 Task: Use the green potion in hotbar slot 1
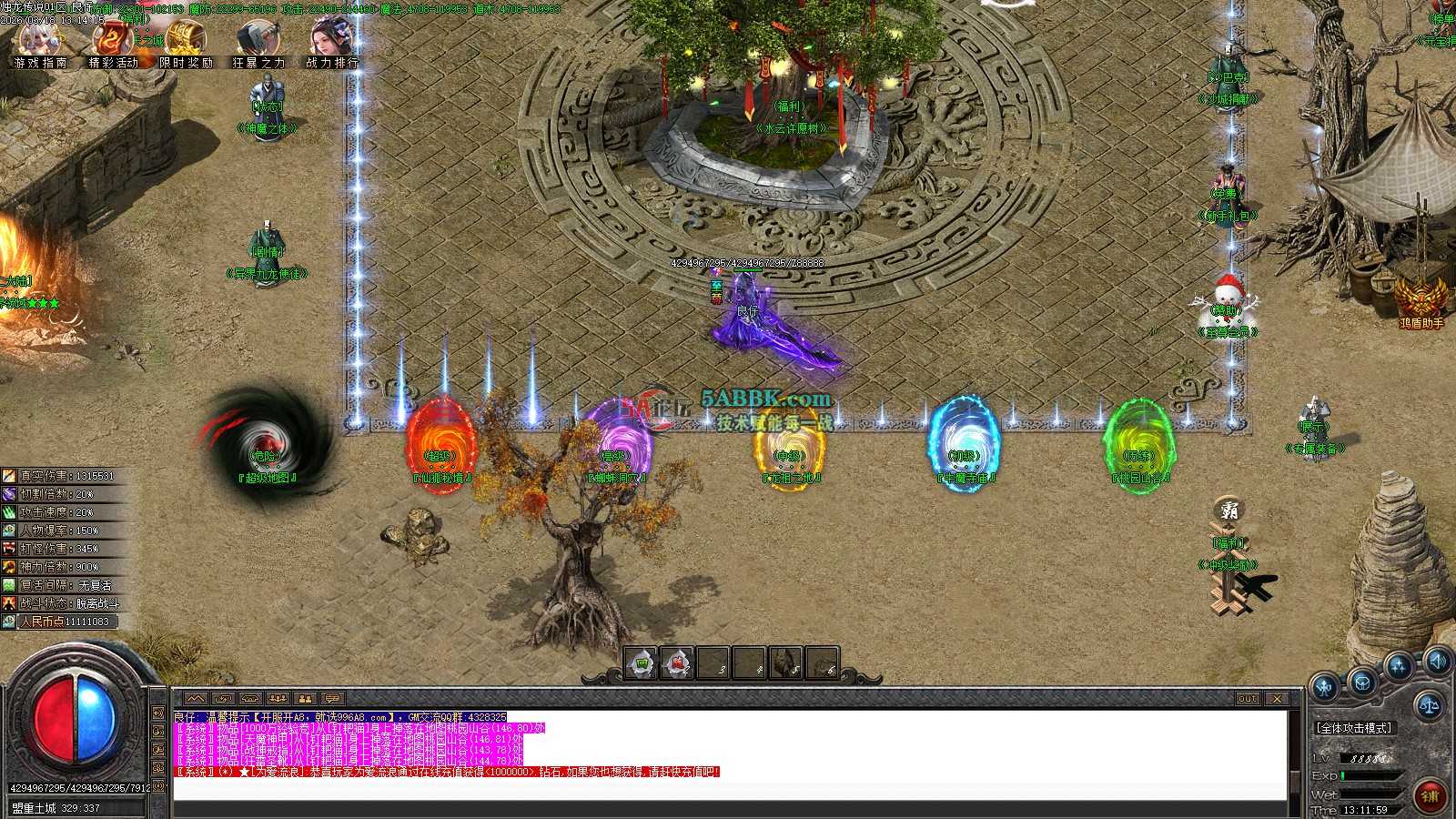[641, 663]
